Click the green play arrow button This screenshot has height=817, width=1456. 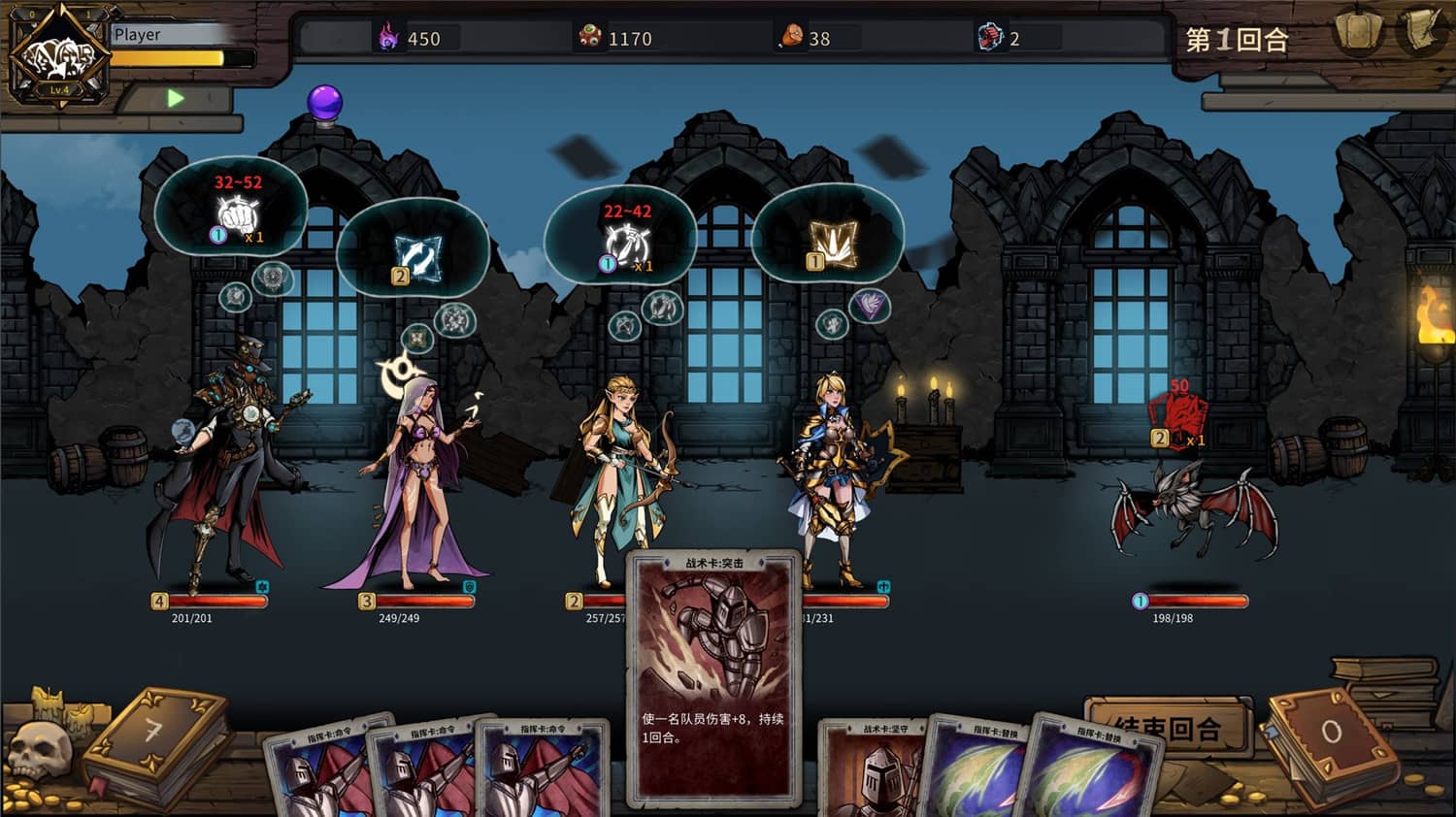[x=175, y=98]
